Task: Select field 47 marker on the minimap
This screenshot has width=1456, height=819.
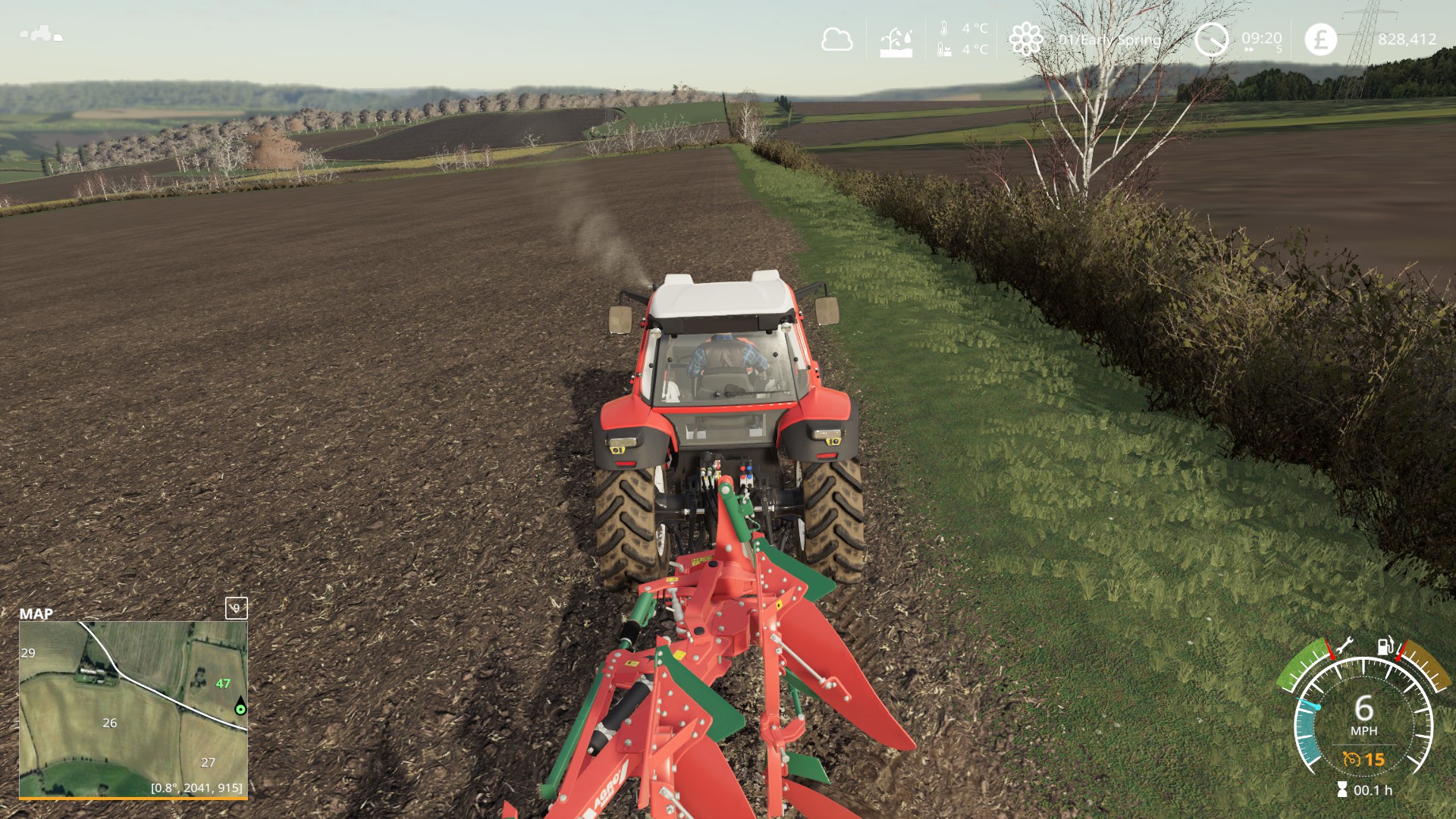Action: coord(223,683)
